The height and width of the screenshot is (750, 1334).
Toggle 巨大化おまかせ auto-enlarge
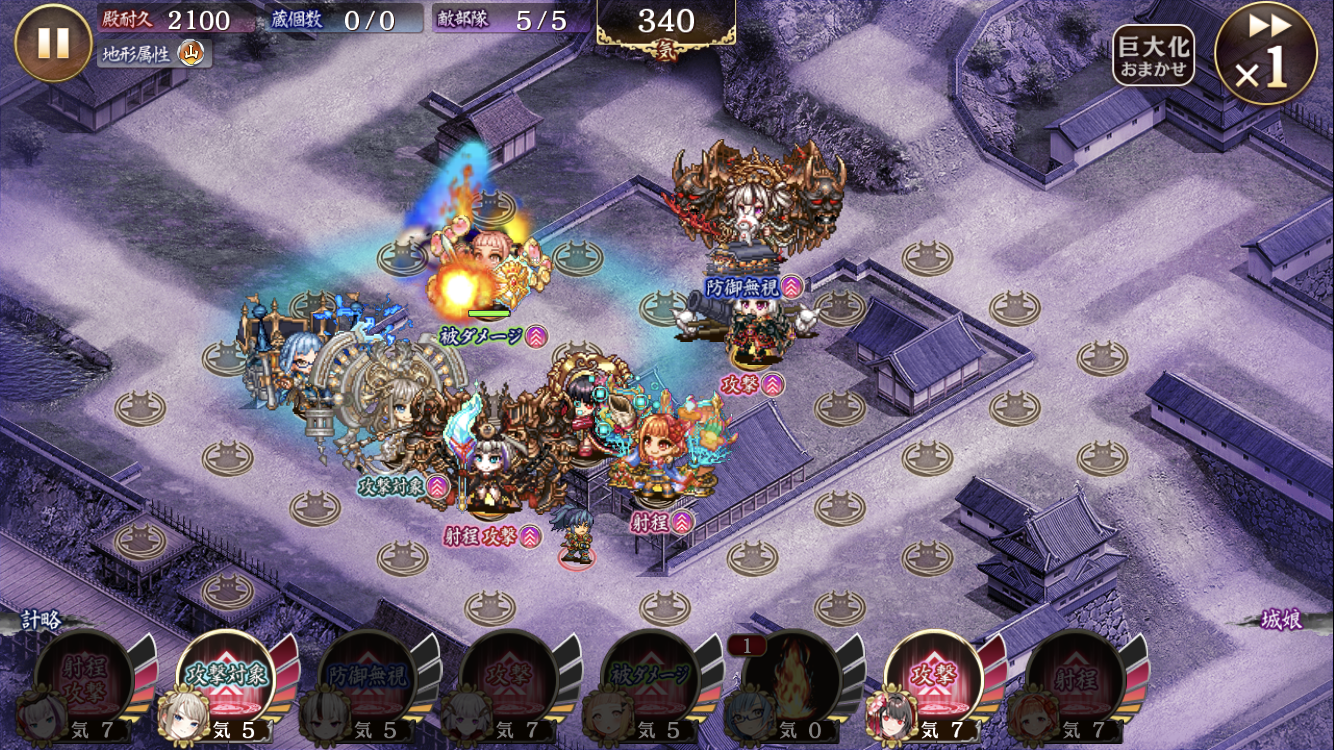point(1153,55)
